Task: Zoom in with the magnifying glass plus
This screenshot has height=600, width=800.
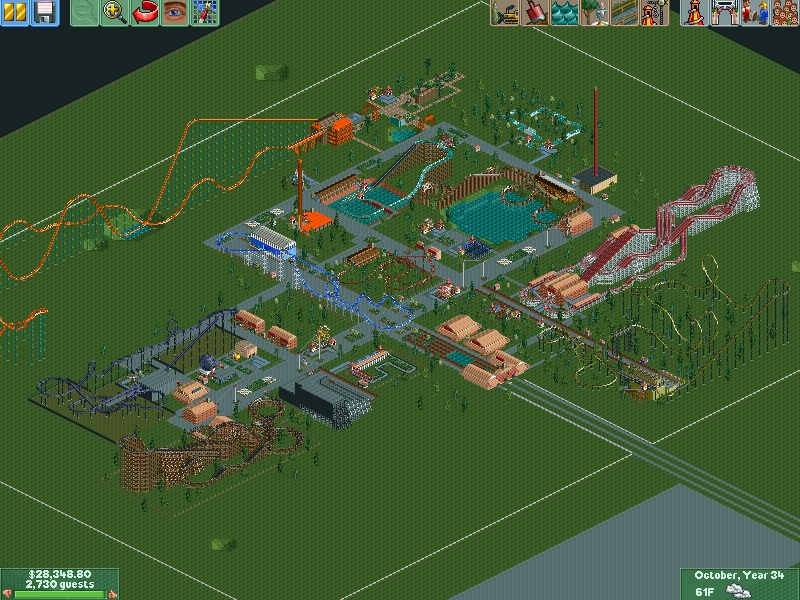Action: (x=115, y=13)
